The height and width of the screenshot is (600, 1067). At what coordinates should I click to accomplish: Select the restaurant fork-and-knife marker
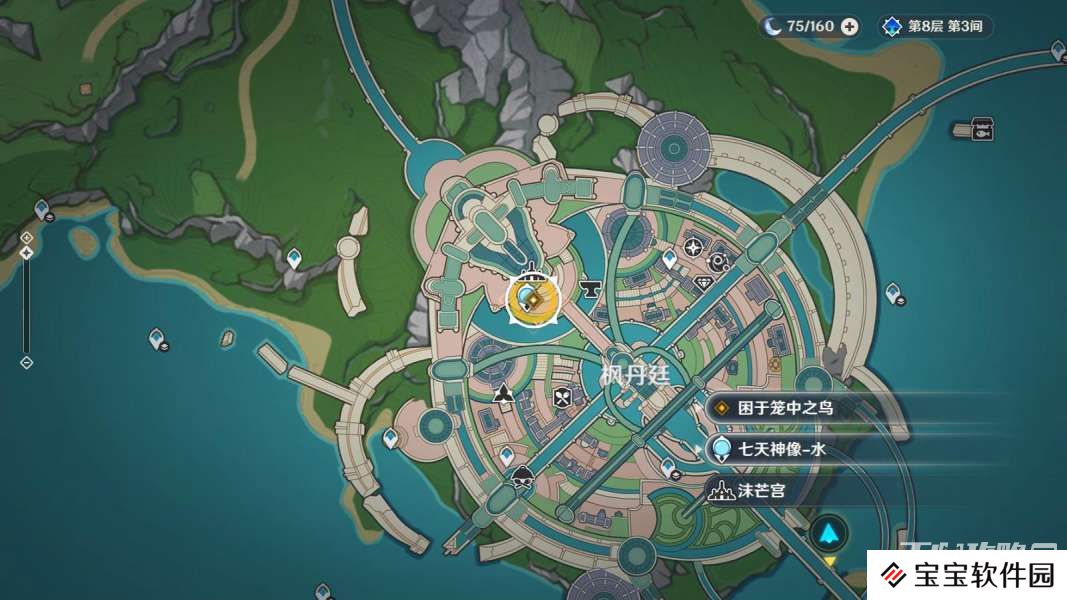click(x=562, y=397)
